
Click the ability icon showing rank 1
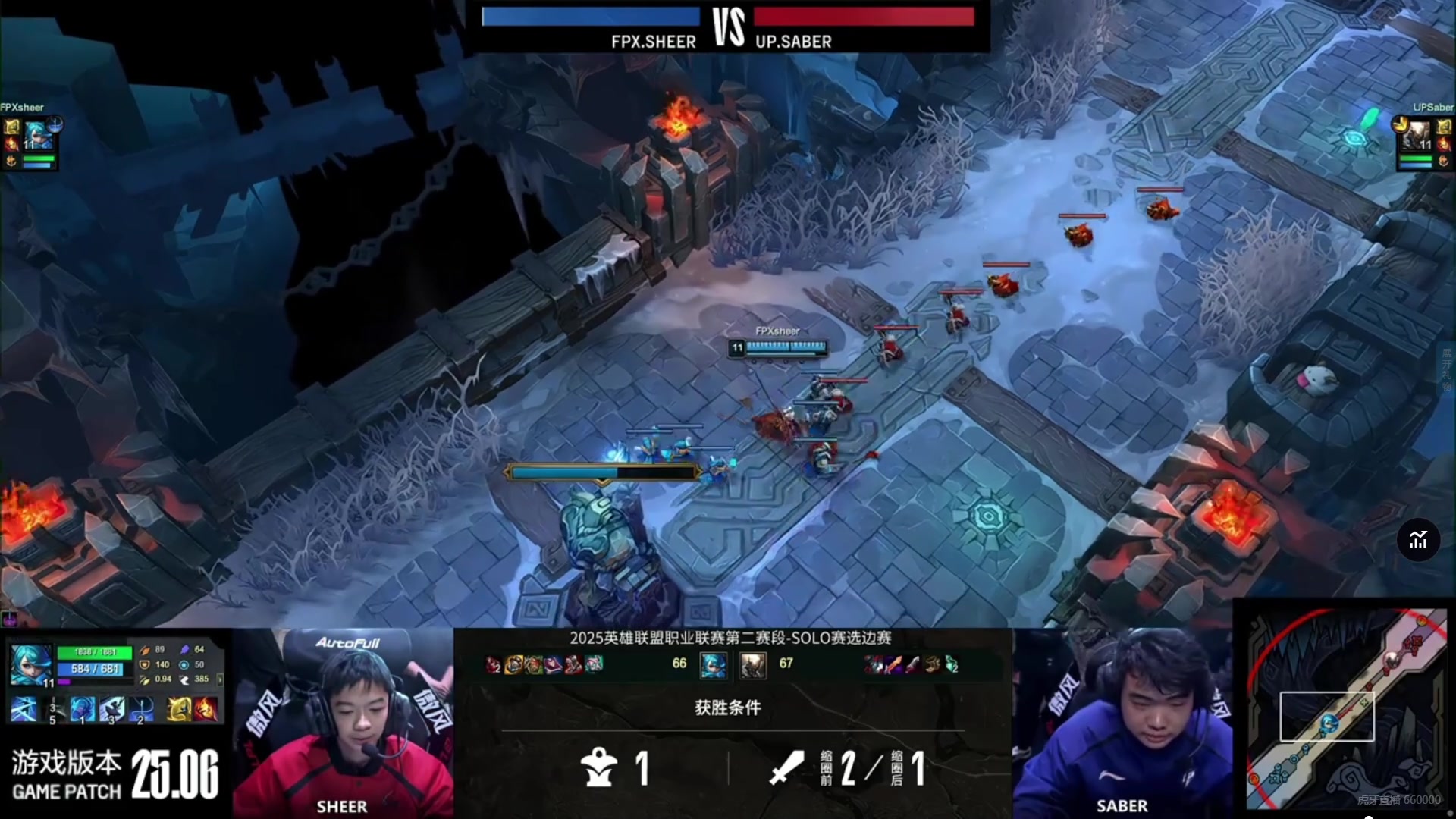click(x=83, y=709)
